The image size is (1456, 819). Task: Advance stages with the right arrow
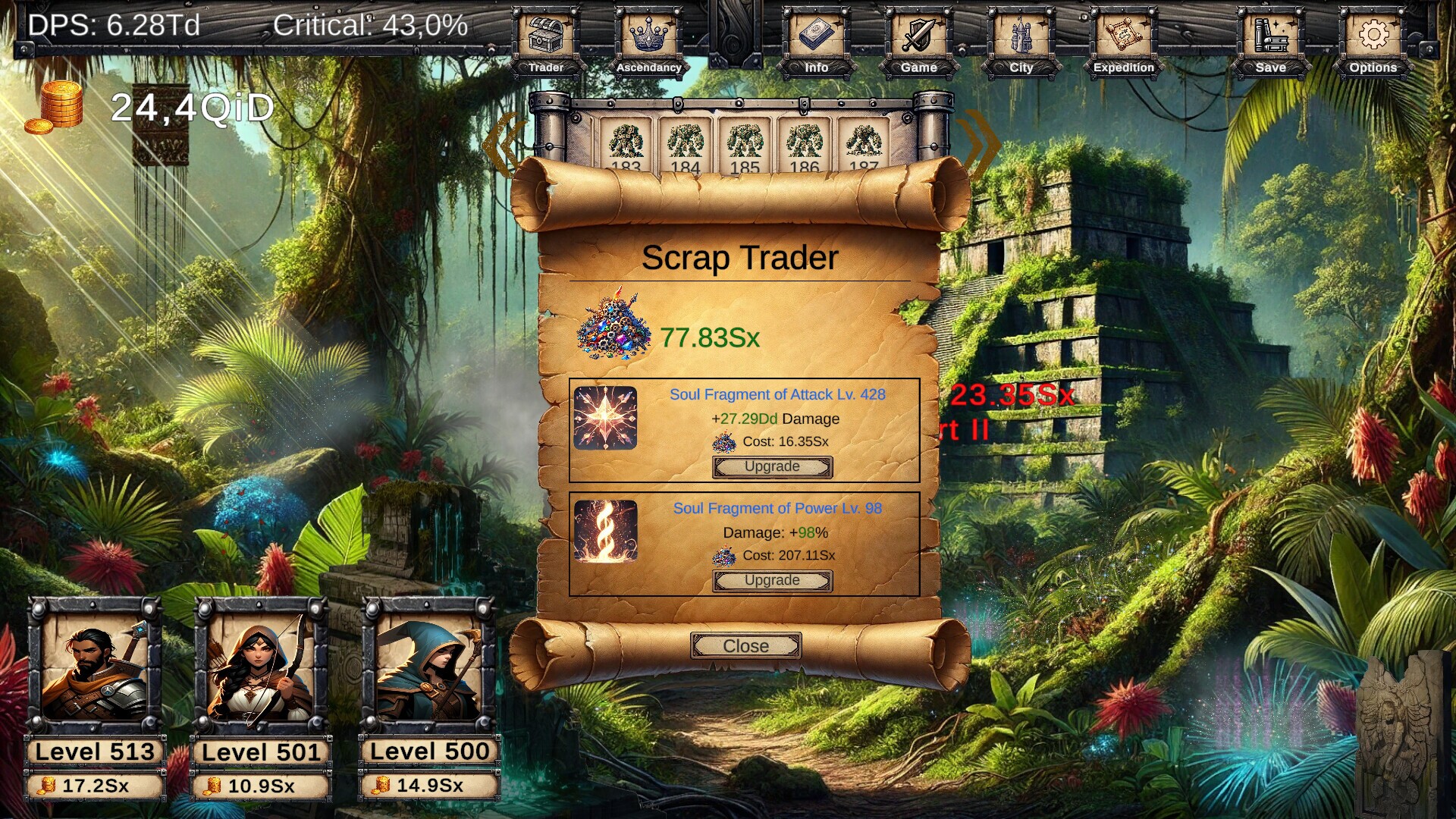coord(981,144)
